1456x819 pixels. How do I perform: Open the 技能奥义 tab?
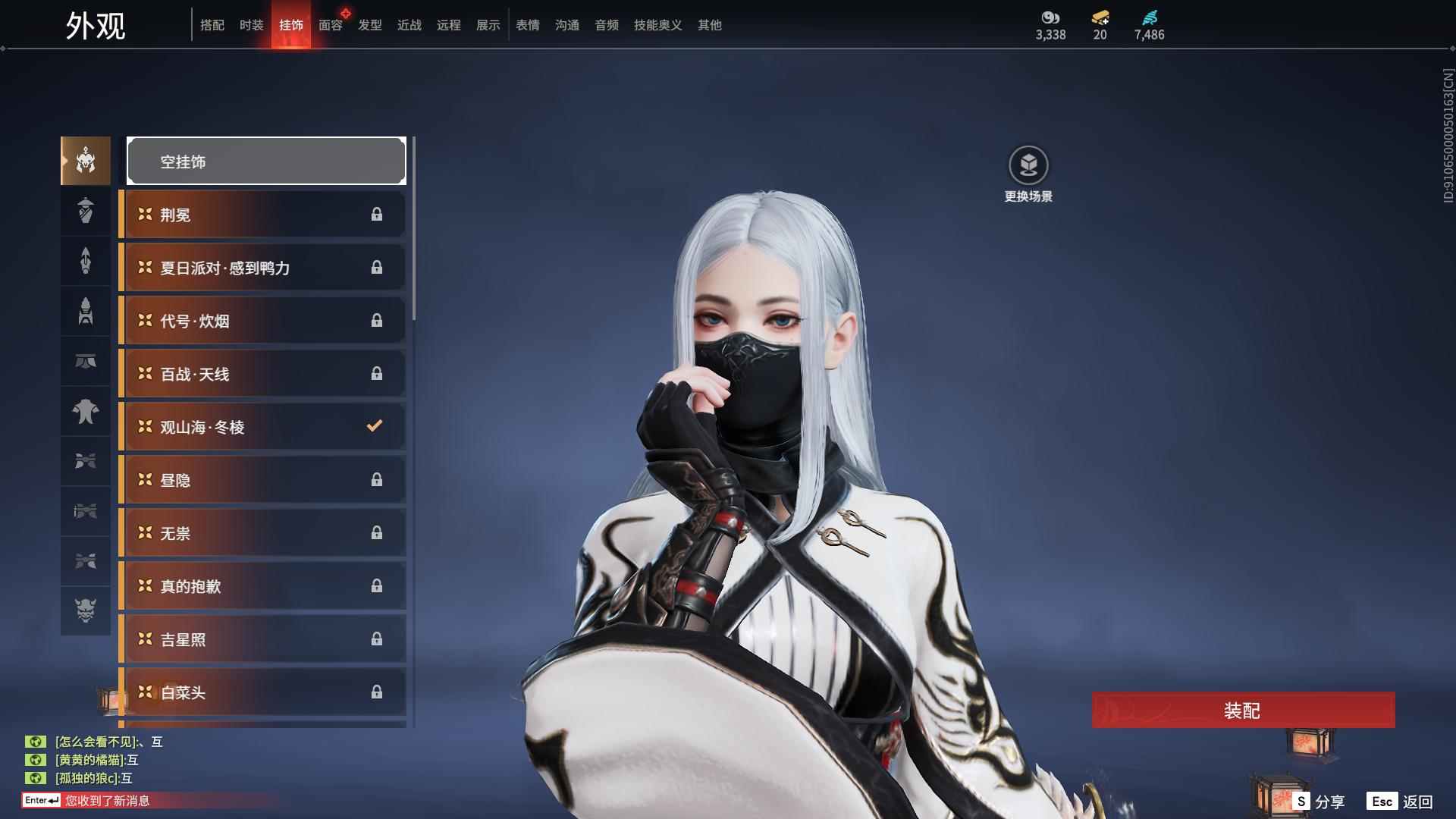coord(657,25)
